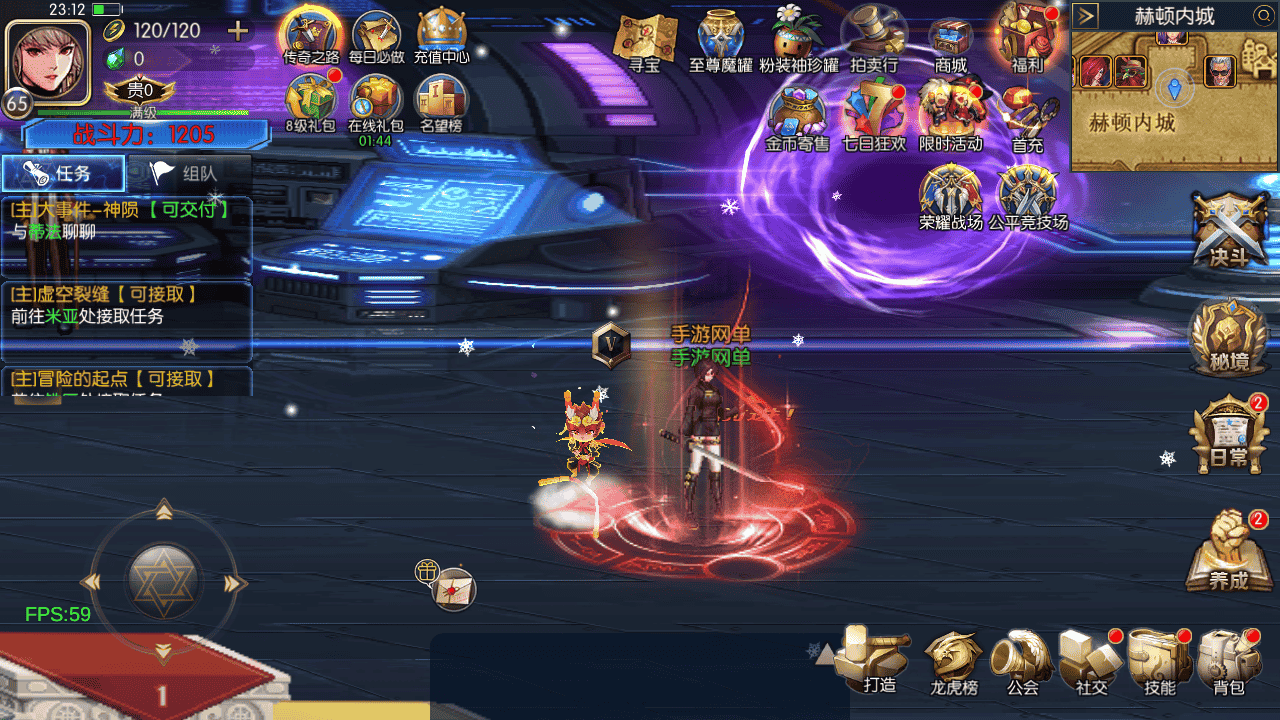This screenshot has height=720, width=1280.
Task: Open the 名望榜 fame ranking
Action: [441, 102]
